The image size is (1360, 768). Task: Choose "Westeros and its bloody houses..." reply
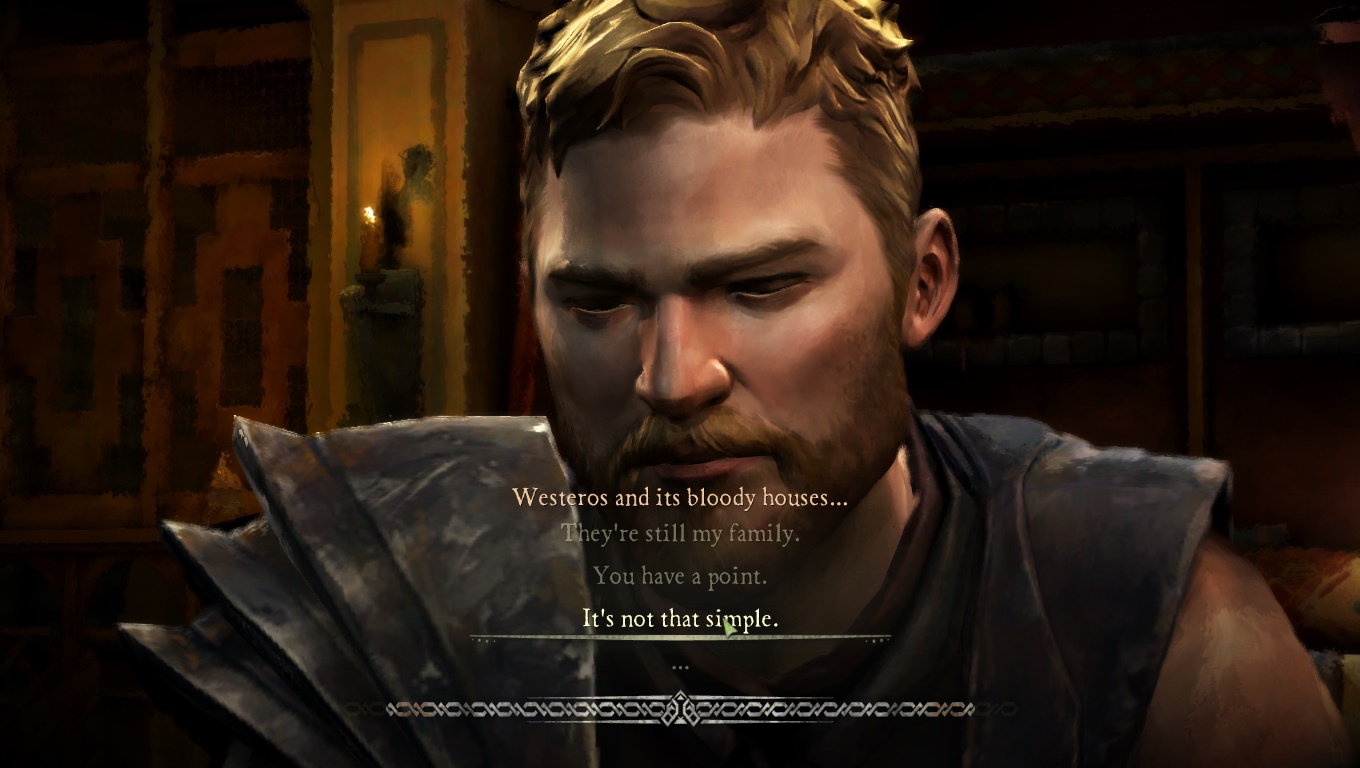point(680,497)
